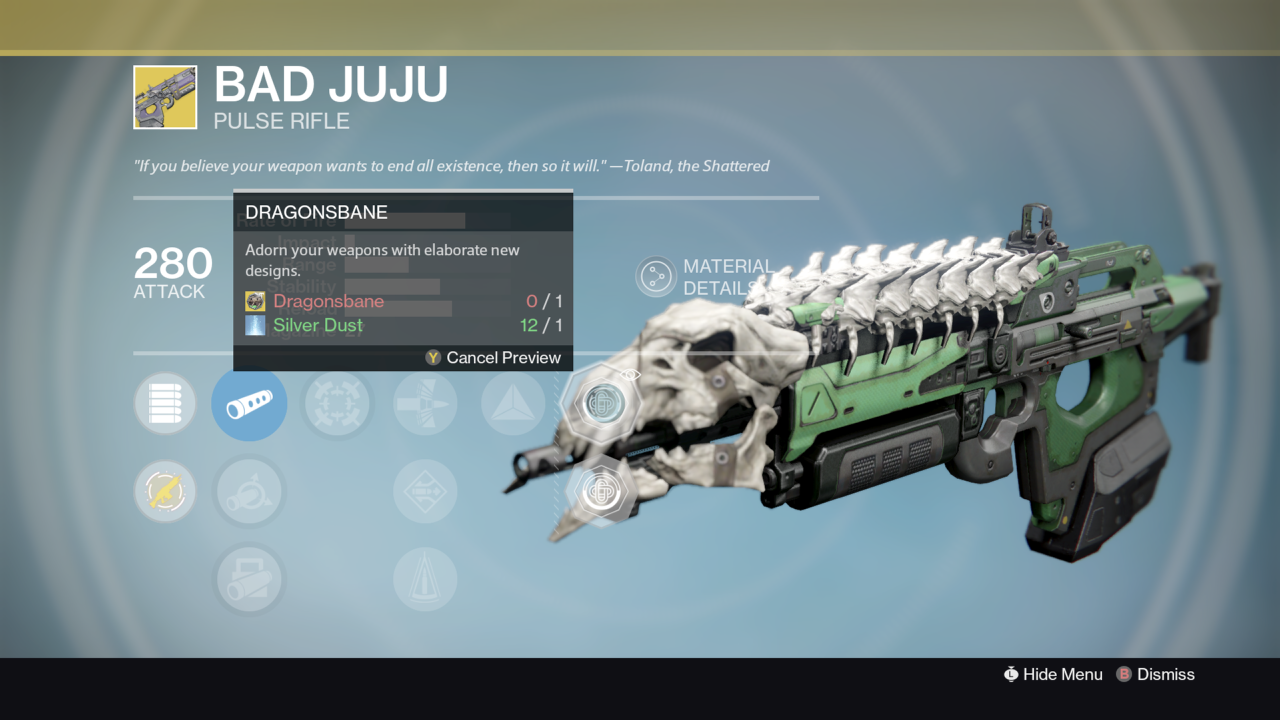
Task: Open Material Details
Action: (x=655, y=275)
